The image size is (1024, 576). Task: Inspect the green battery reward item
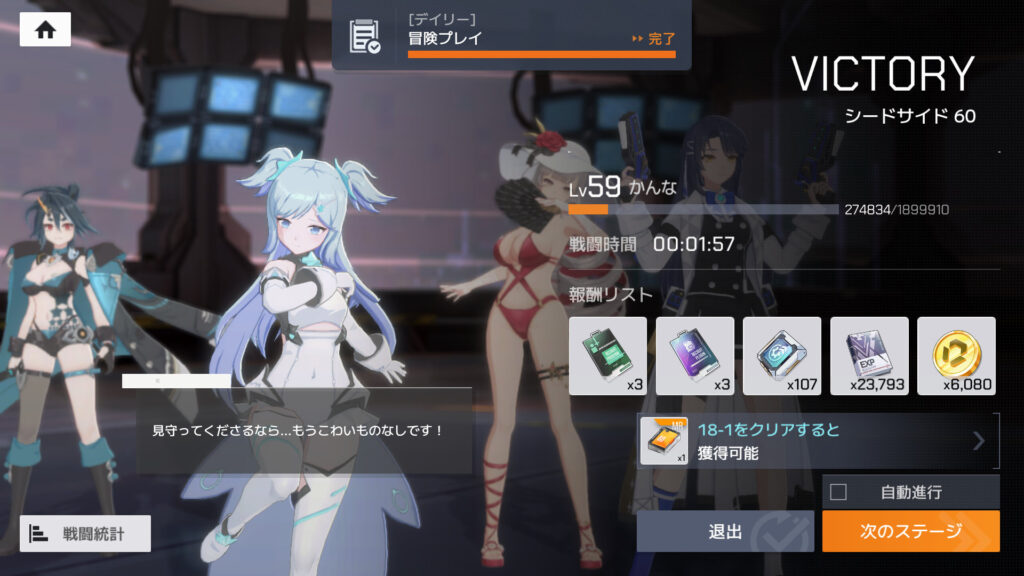(x=607, y=355)
